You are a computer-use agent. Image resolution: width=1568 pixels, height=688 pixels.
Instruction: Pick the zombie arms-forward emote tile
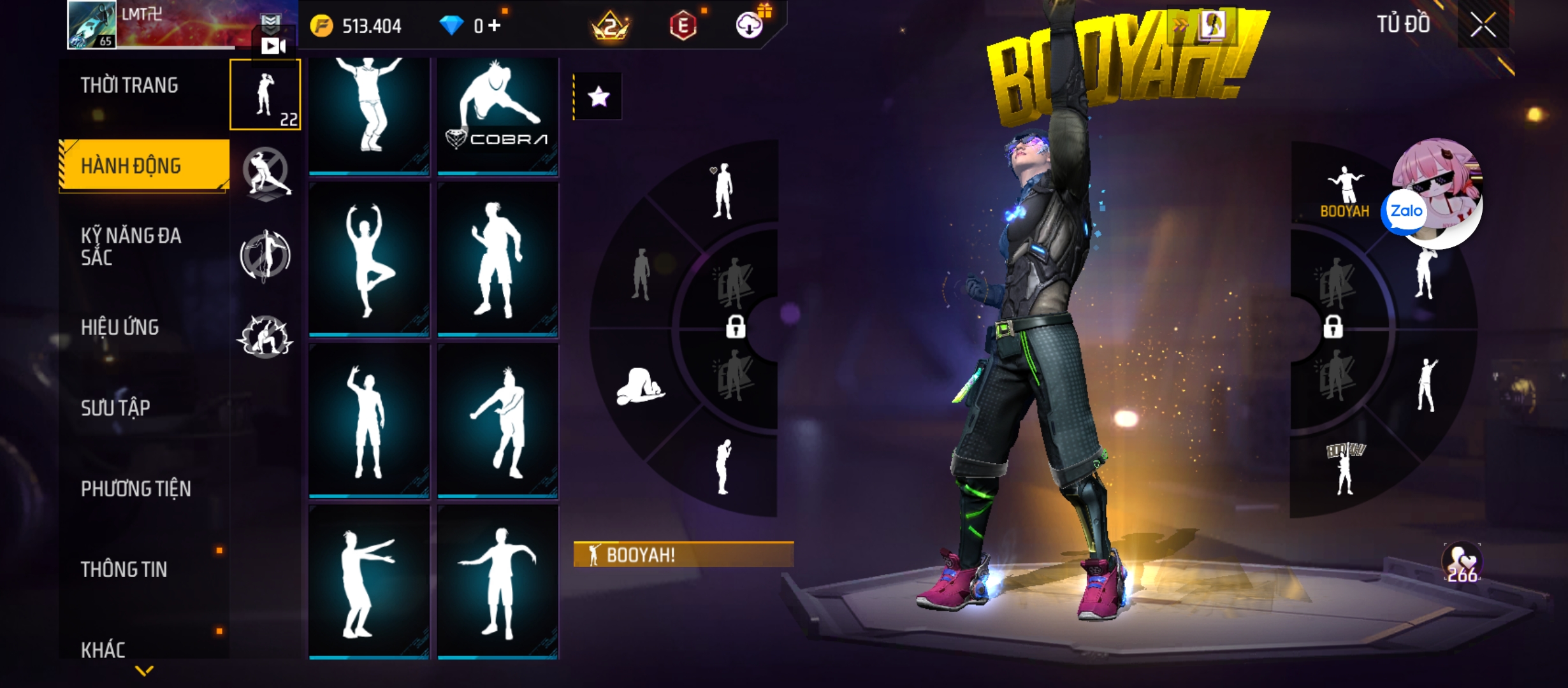pyautogui.click(x=369, y=582)
